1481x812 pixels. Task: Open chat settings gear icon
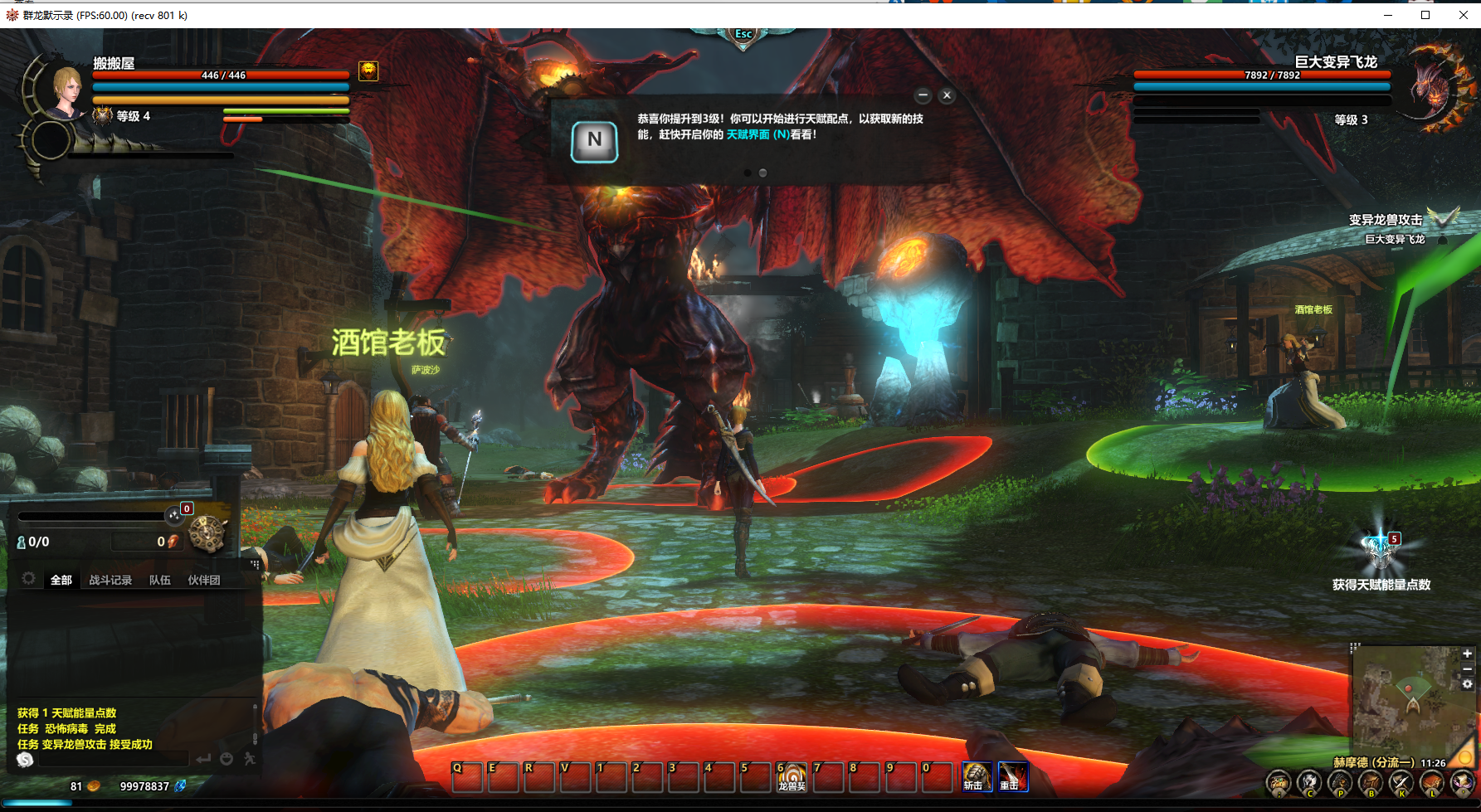coord(29,579)
